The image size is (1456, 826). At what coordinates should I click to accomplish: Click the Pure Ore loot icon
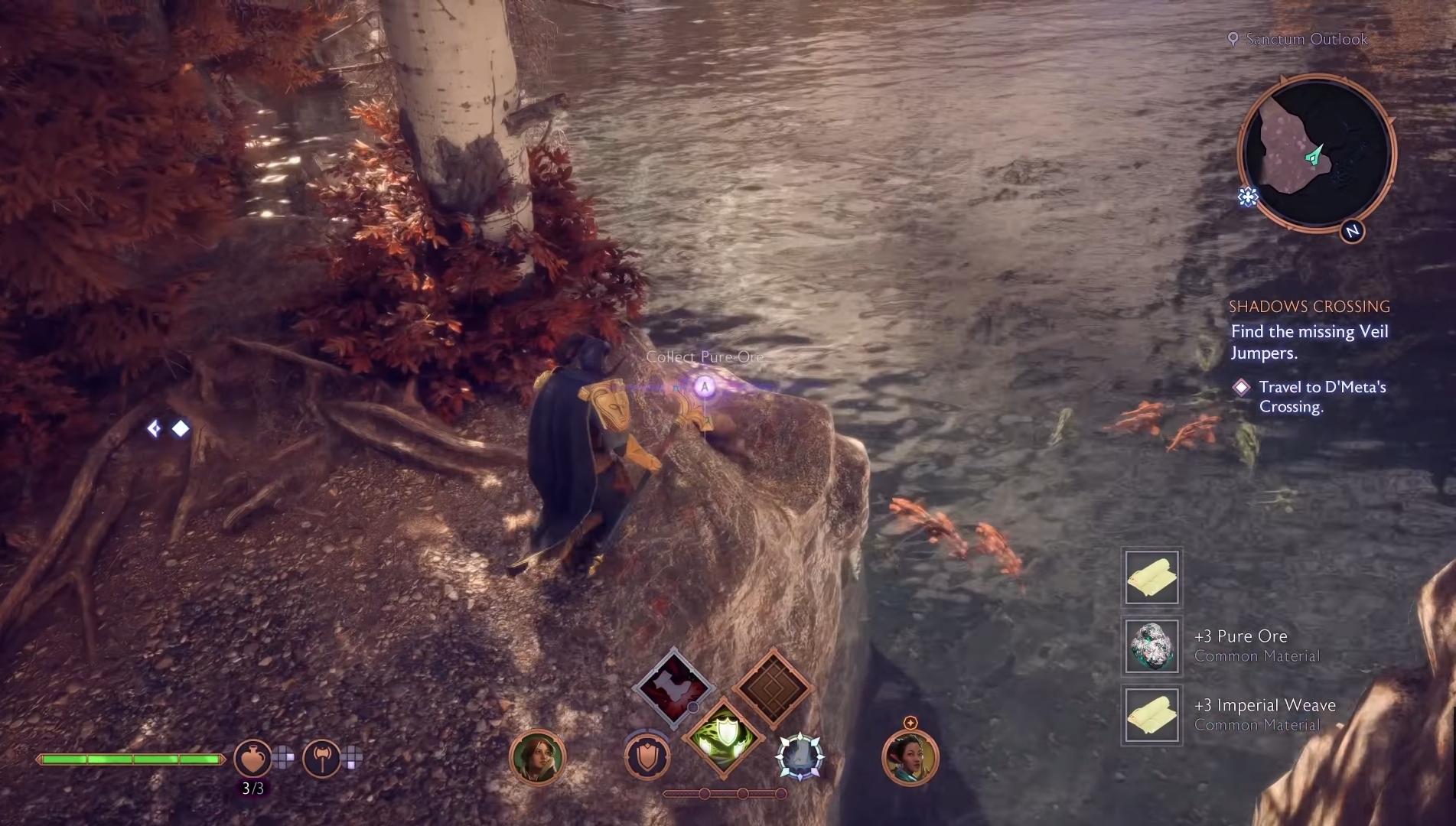[1152, 646]
